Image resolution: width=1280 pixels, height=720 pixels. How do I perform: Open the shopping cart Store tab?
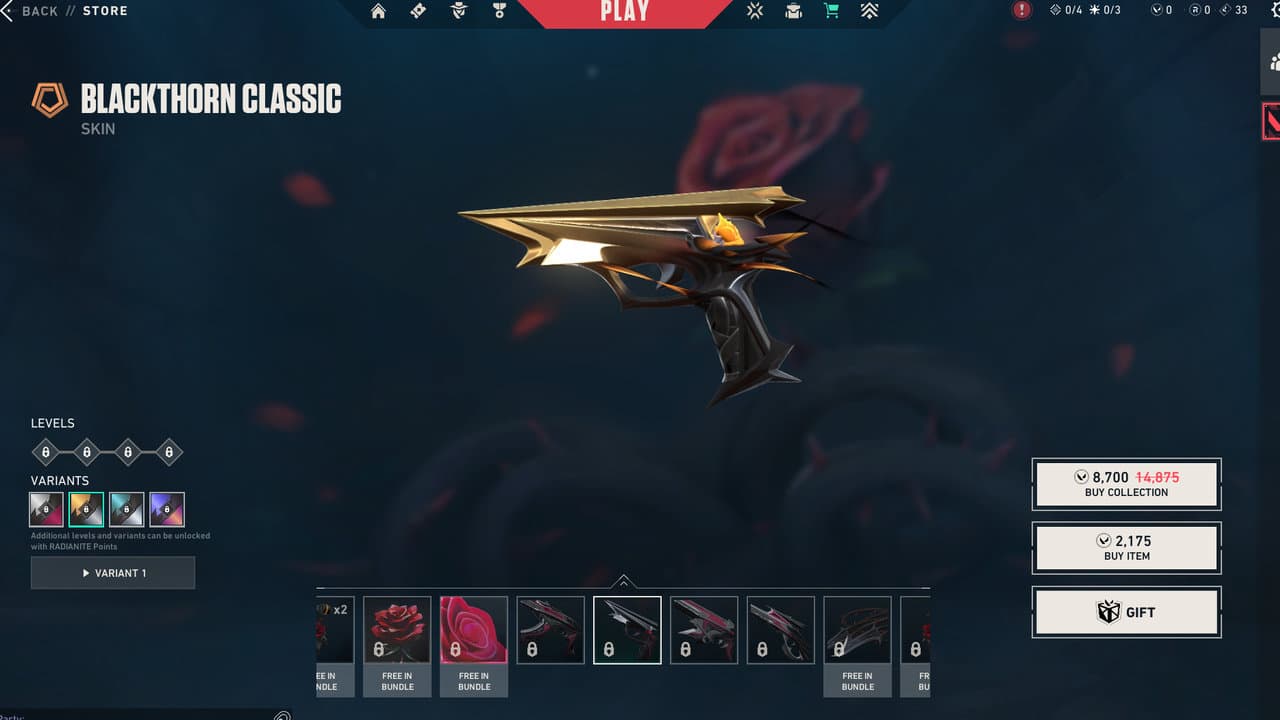click(x=831, y=11)
